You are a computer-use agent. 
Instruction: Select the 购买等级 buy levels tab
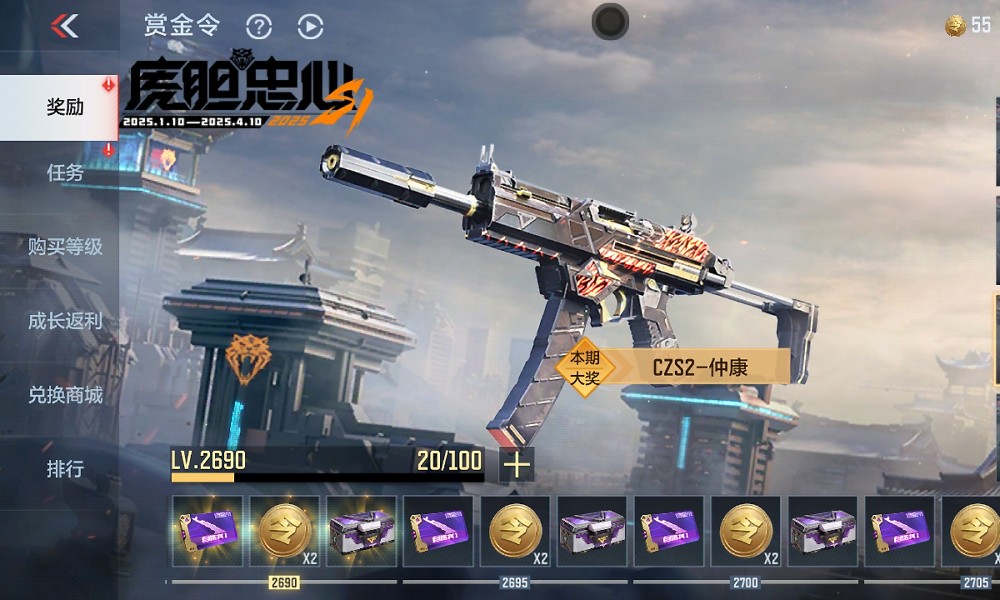click(64, 246)
